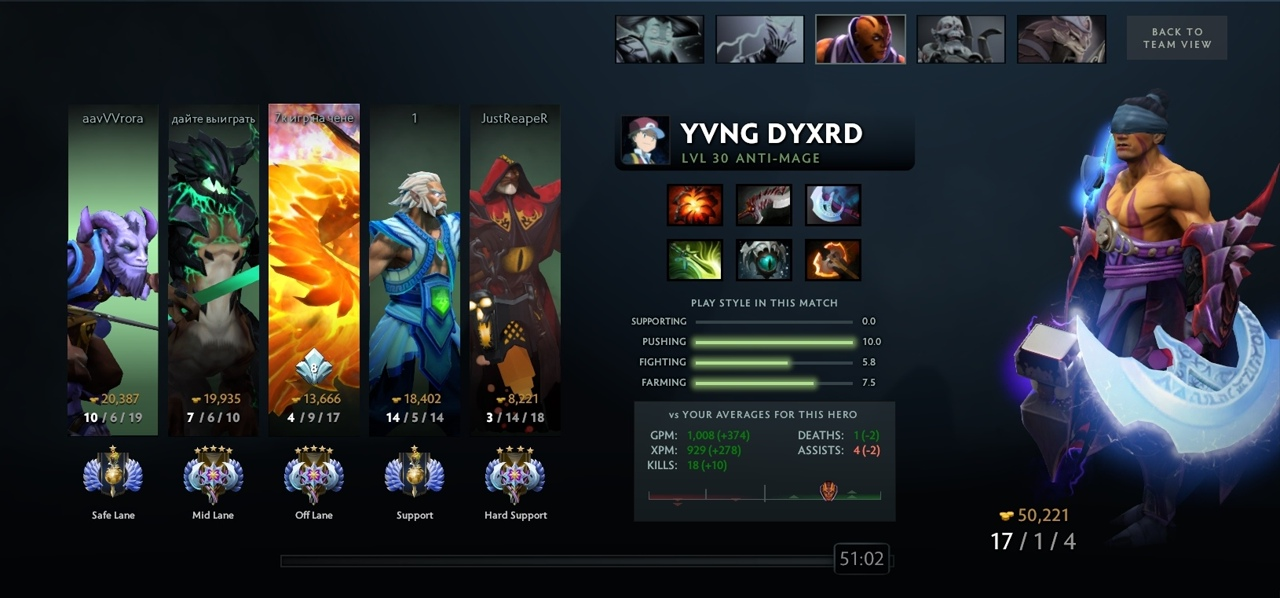
Task: Inspect the green Butterfly item icon
Action: 694,260
